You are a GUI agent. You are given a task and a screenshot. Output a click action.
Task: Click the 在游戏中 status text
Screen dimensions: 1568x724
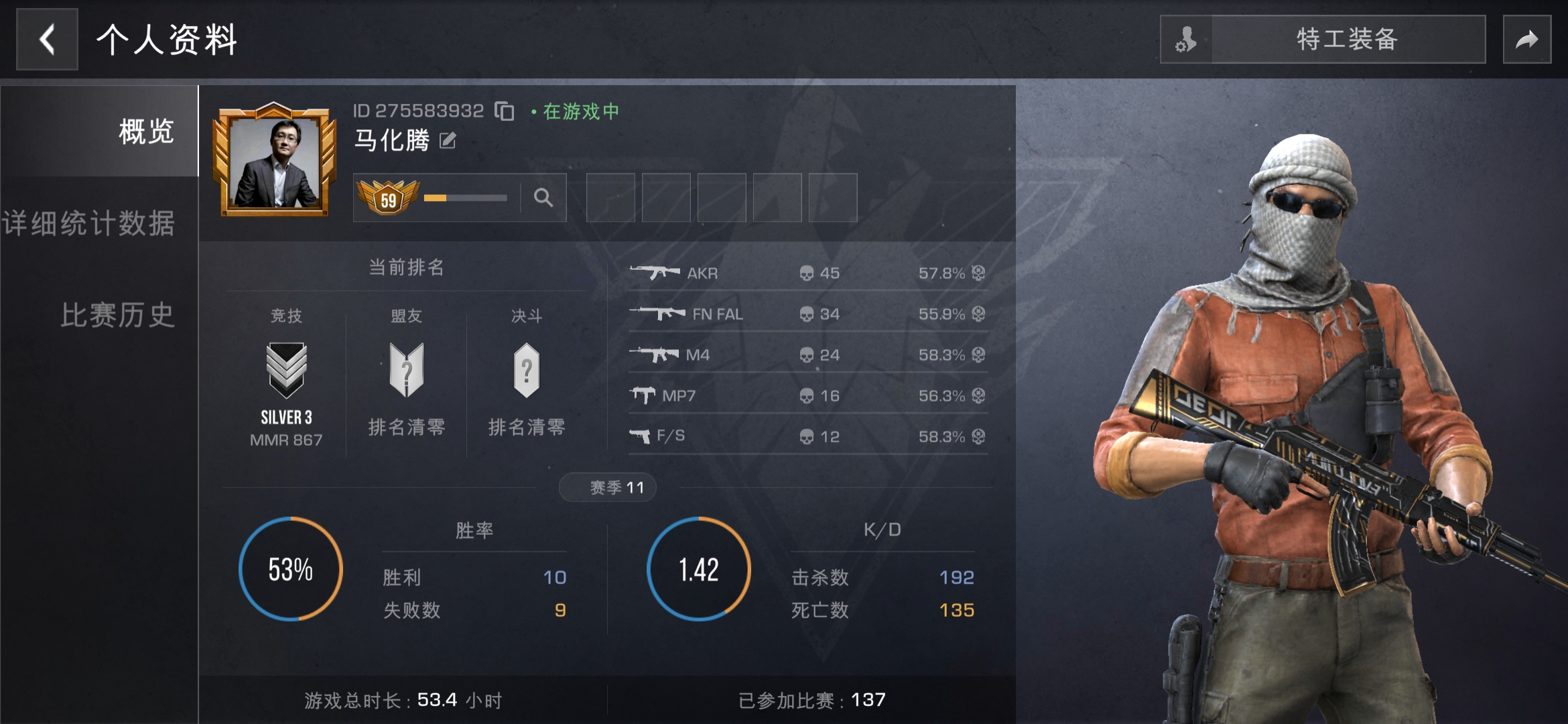tap(580, 111)
